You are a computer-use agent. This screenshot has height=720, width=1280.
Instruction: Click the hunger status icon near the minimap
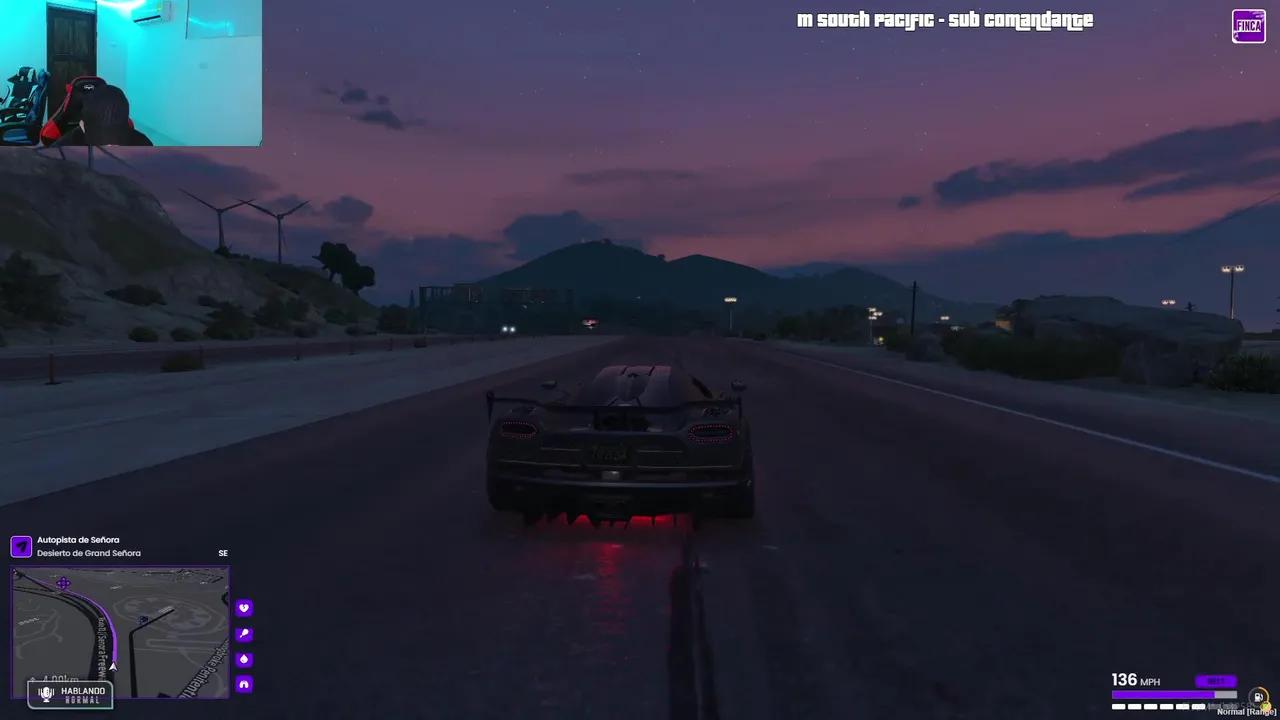pyautogui.click(x=244, y=633)
